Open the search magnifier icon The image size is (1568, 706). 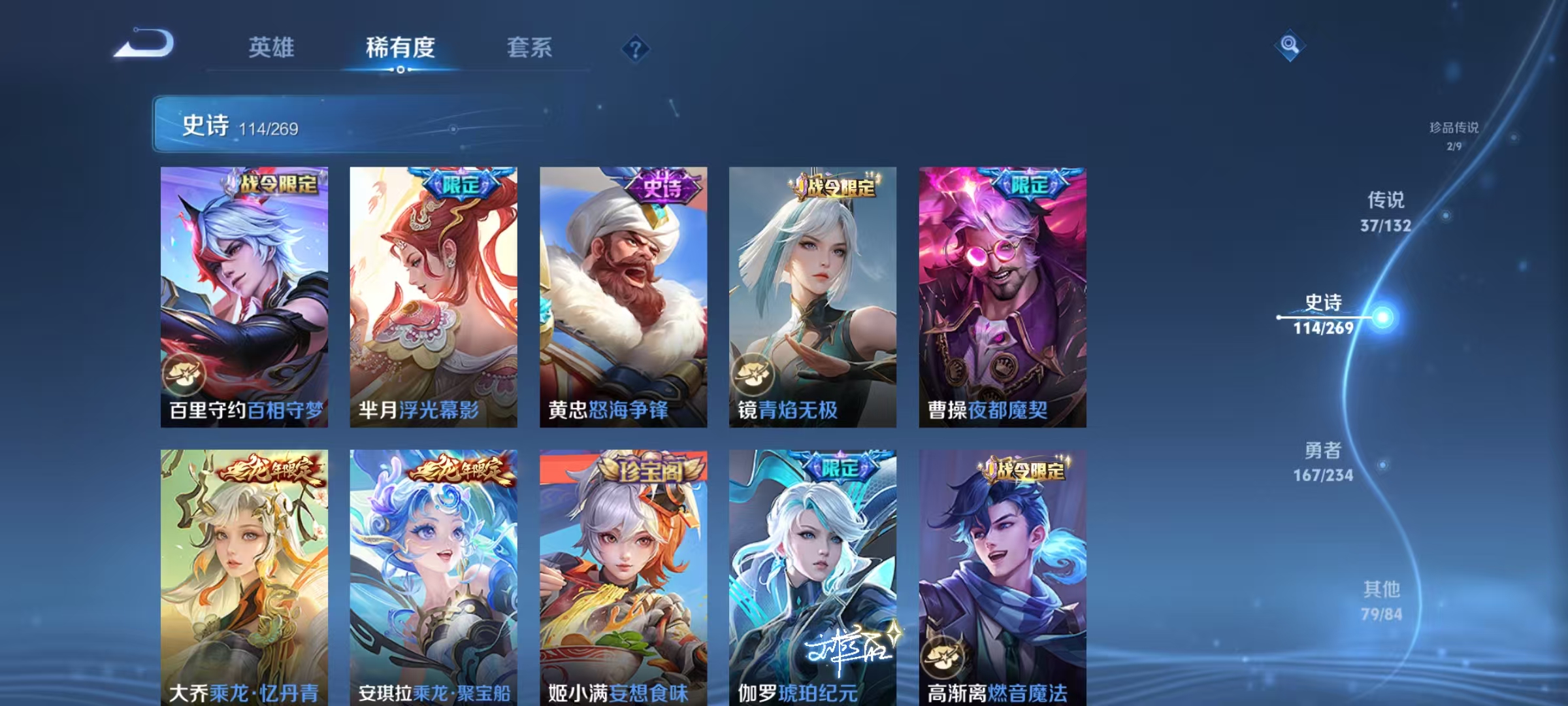click(1288, 44)
